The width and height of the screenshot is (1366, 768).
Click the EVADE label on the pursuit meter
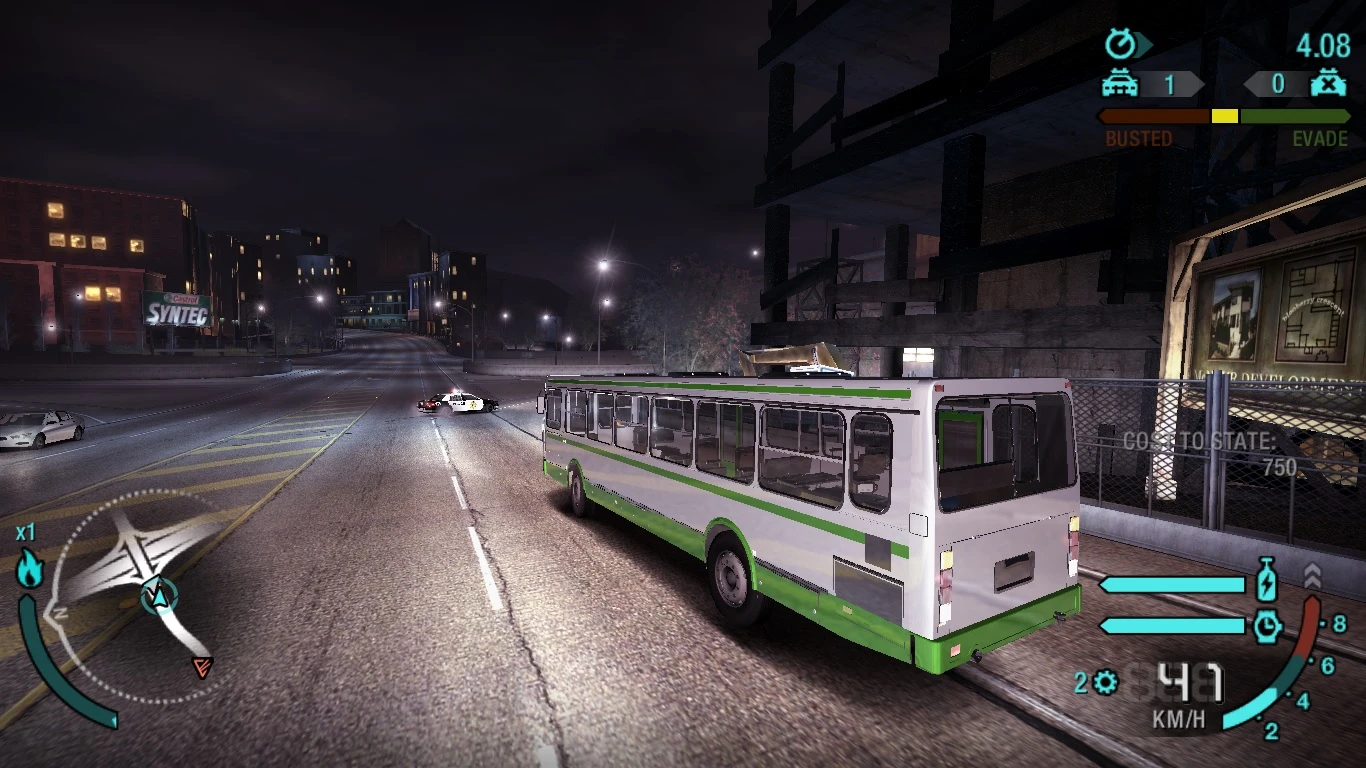[x=1322, y=139]
